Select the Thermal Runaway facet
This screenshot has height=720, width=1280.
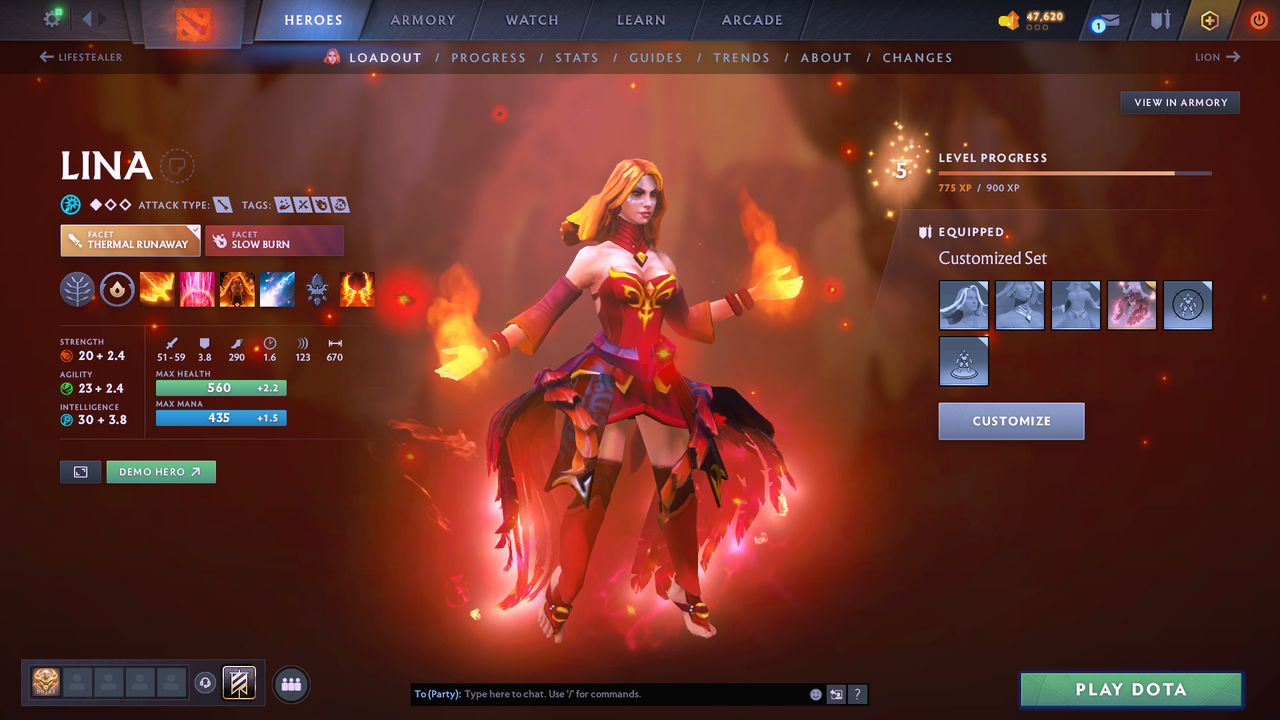pos(130,240)
